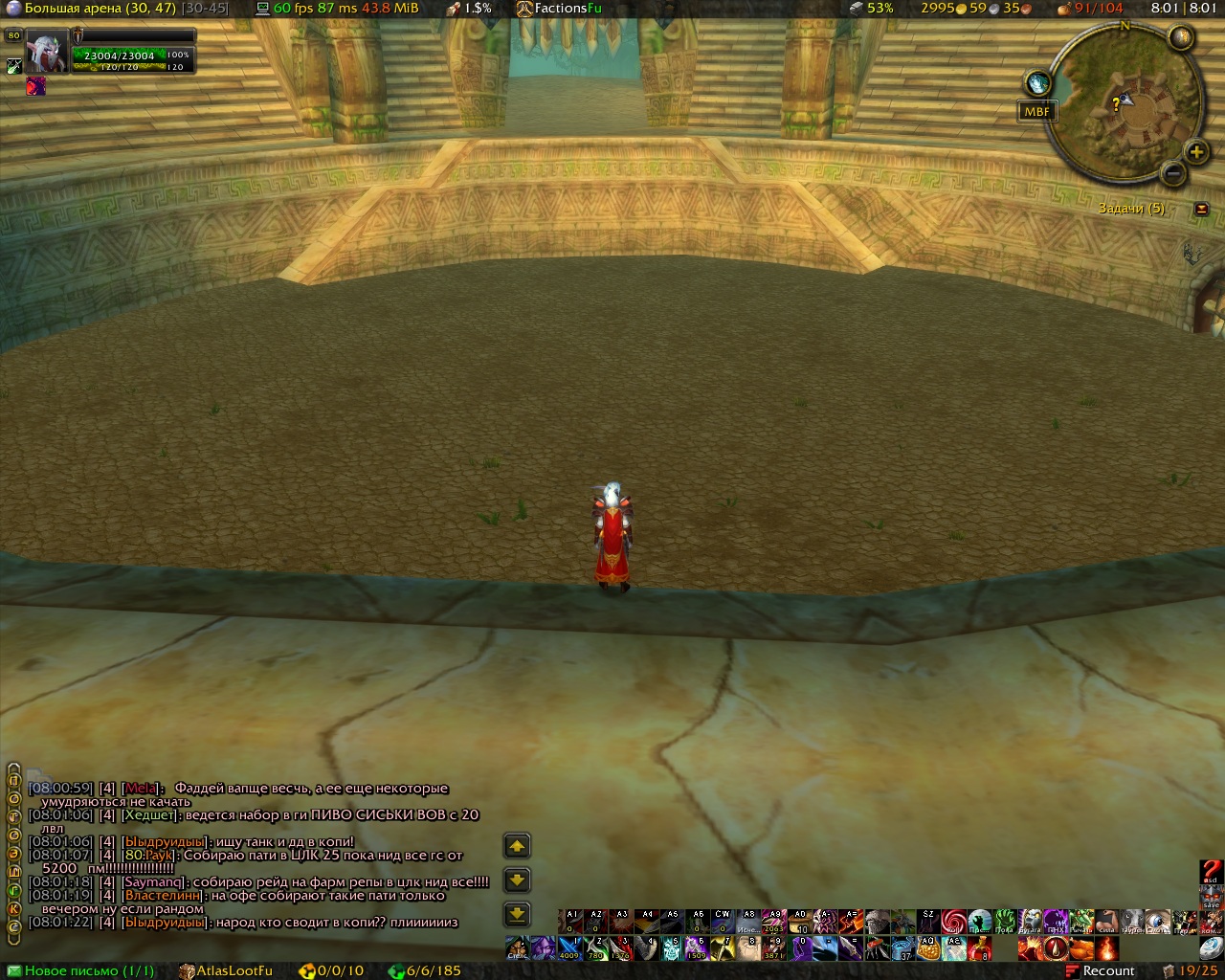Click the MBF button beside the minimap
Viewport: 1225px width, 980px height.
point(1037,111)
